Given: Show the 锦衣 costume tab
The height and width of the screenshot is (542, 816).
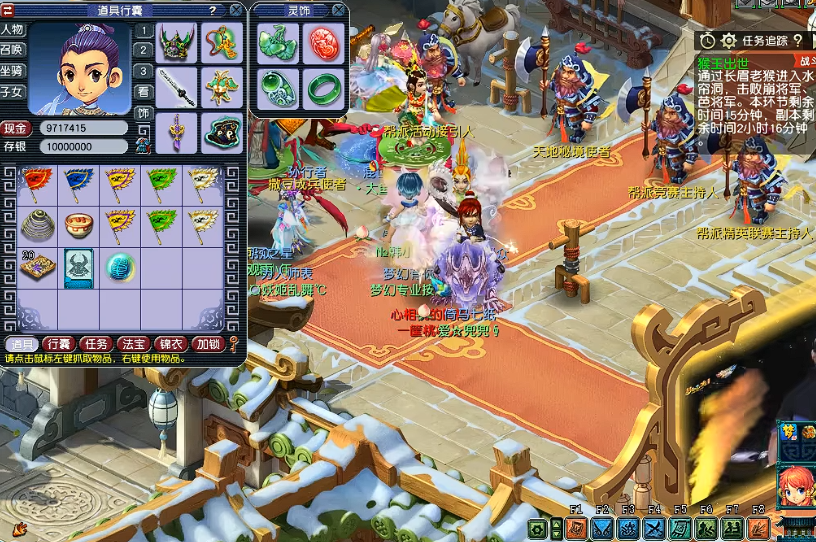Looking at the screenshot, I should (x=170, y=344).
